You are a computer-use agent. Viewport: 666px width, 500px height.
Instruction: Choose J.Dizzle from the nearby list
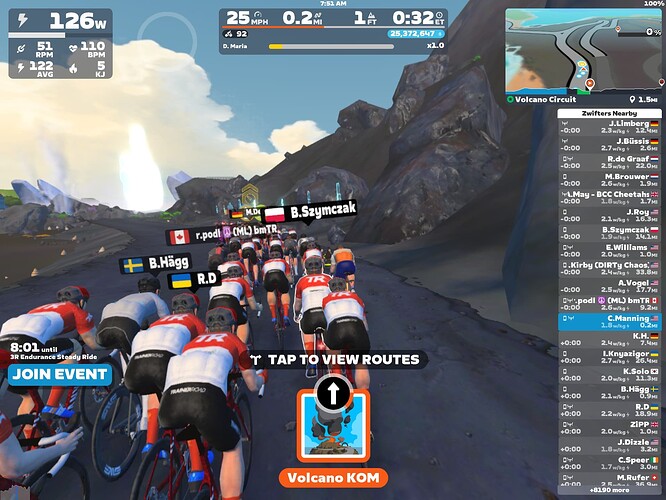(x=610, y=445)
